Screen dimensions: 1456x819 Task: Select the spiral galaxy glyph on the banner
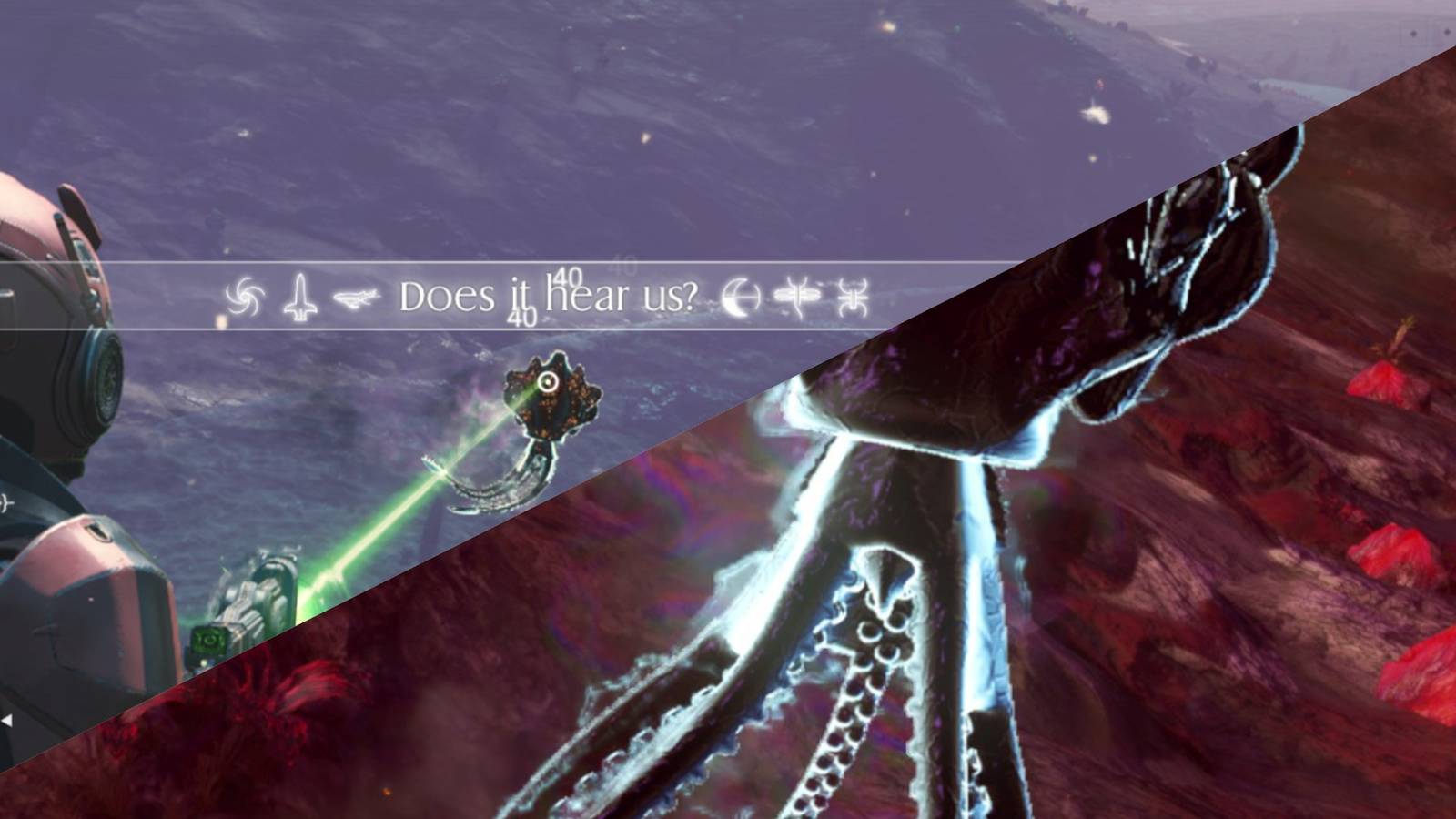(x=243, y=295)
